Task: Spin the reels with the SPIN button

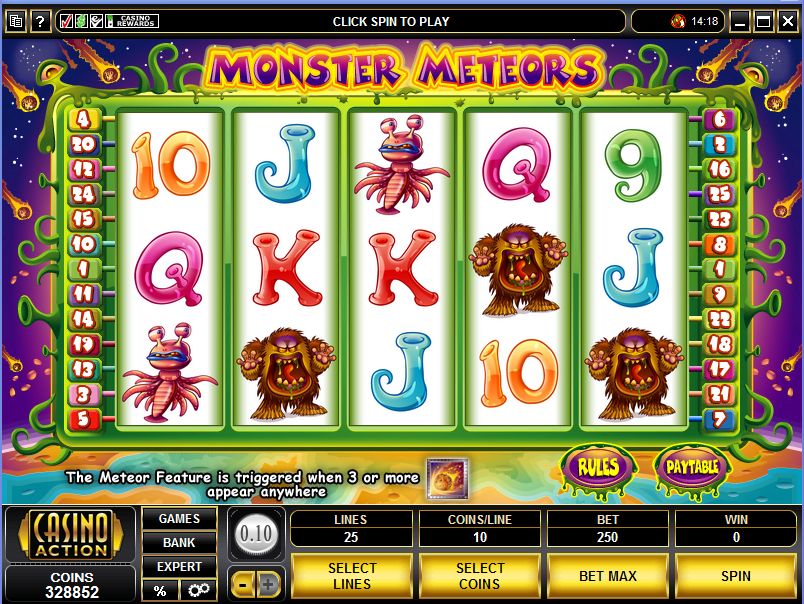Action: click(x=735, y=576)
